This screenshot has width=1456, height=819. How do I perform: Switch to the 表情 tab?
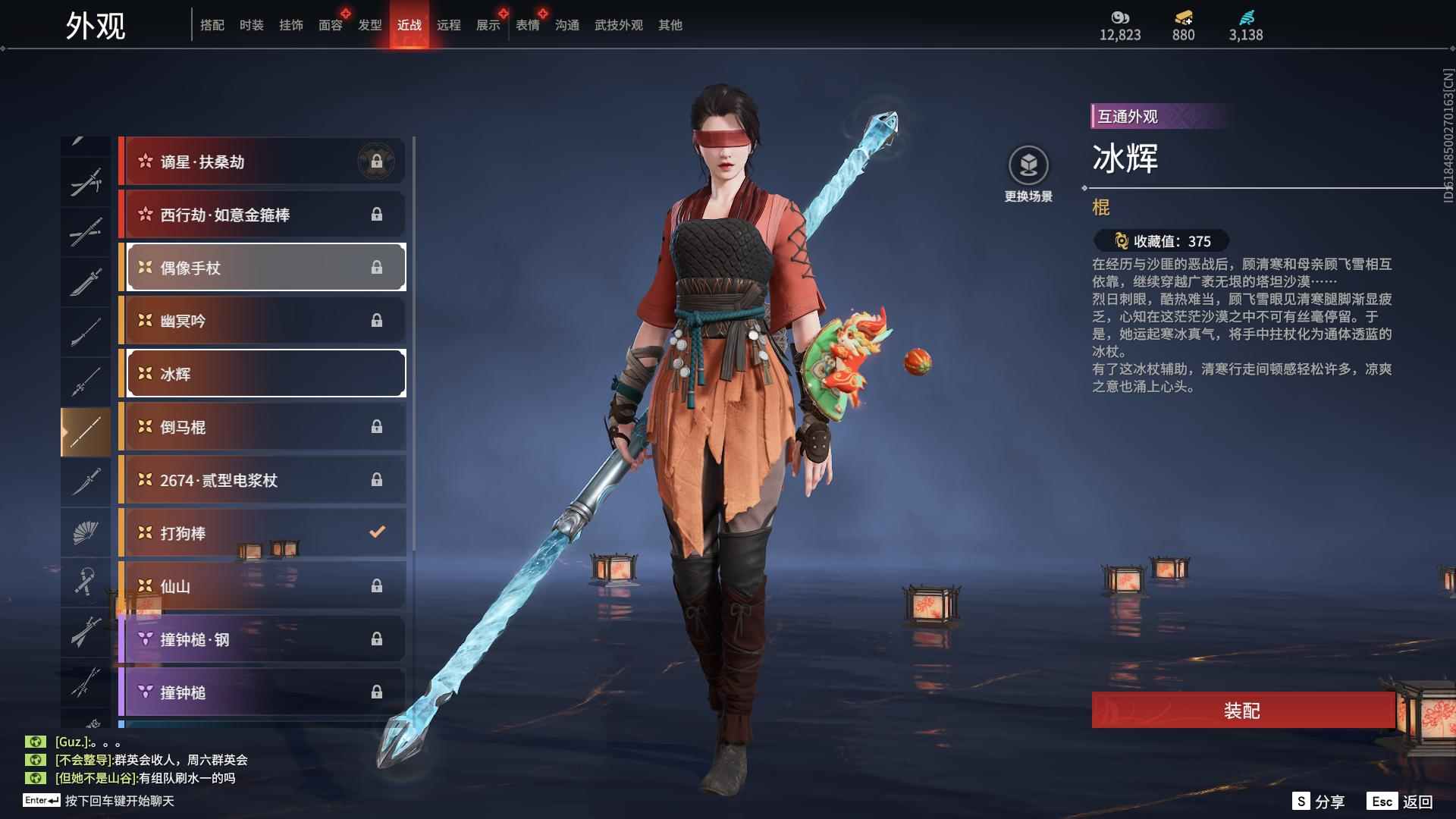527,24
